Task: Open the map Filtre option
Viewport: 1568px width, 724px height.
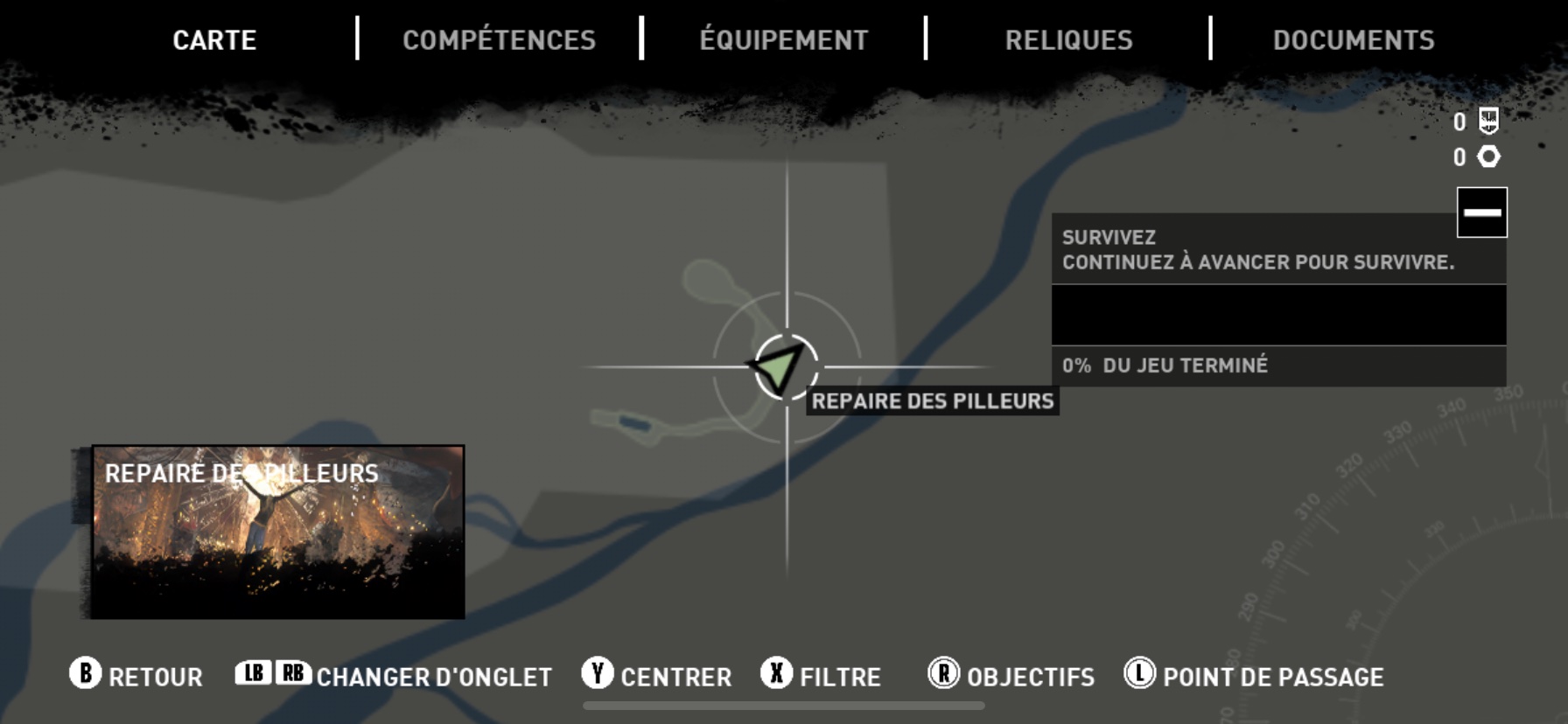Action: click(x=821, y=676)
